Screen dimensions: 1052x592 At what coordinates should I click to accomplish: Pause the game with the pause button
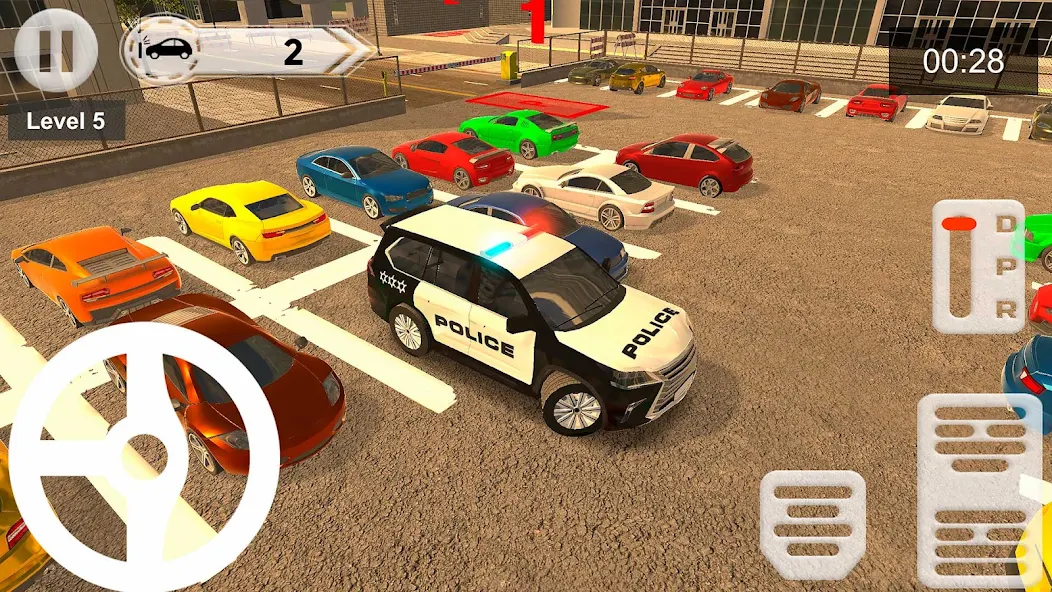(x=56, y=50)
